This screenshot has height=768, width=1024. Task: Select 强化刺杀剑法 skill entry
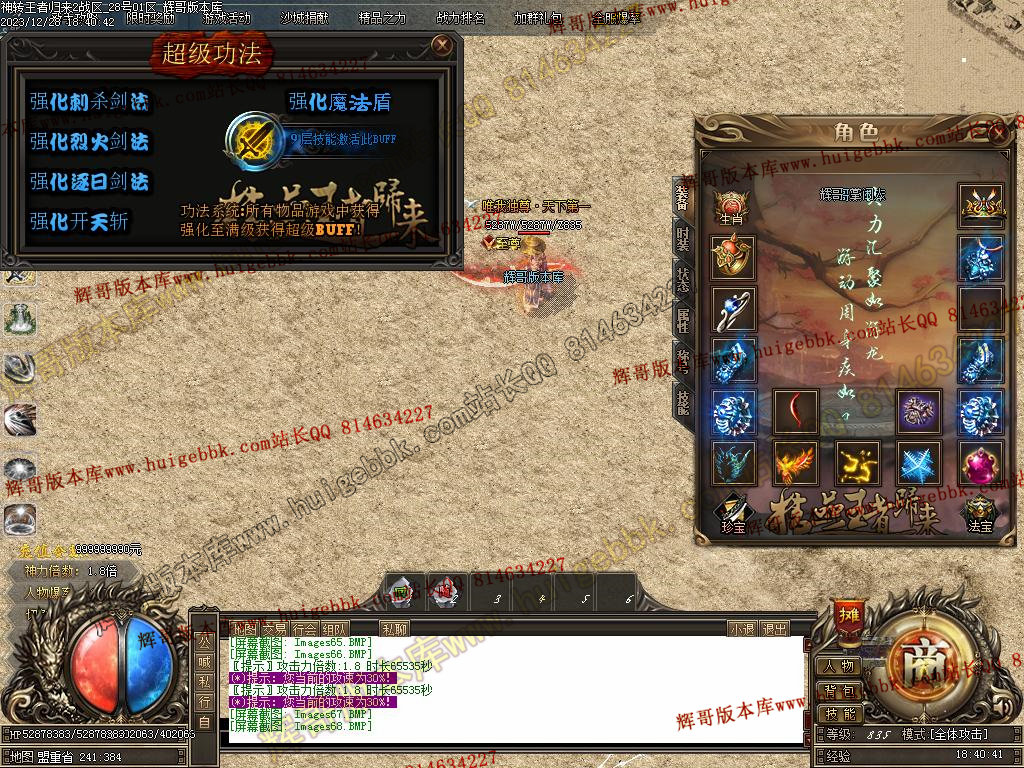coord(89,101)
